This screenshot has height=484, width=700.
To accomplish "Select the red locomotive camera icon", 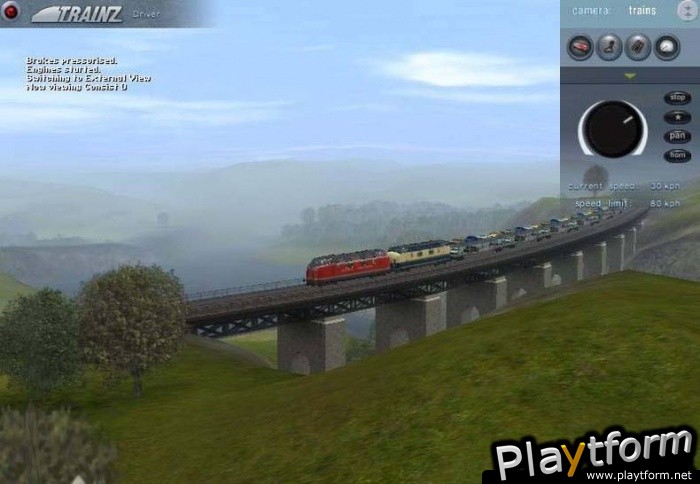I will (x=580, y=46).
